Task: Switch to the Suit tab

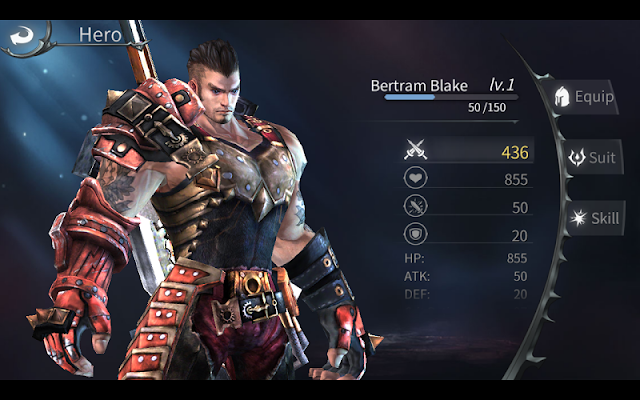Action: tap(590, 158)
